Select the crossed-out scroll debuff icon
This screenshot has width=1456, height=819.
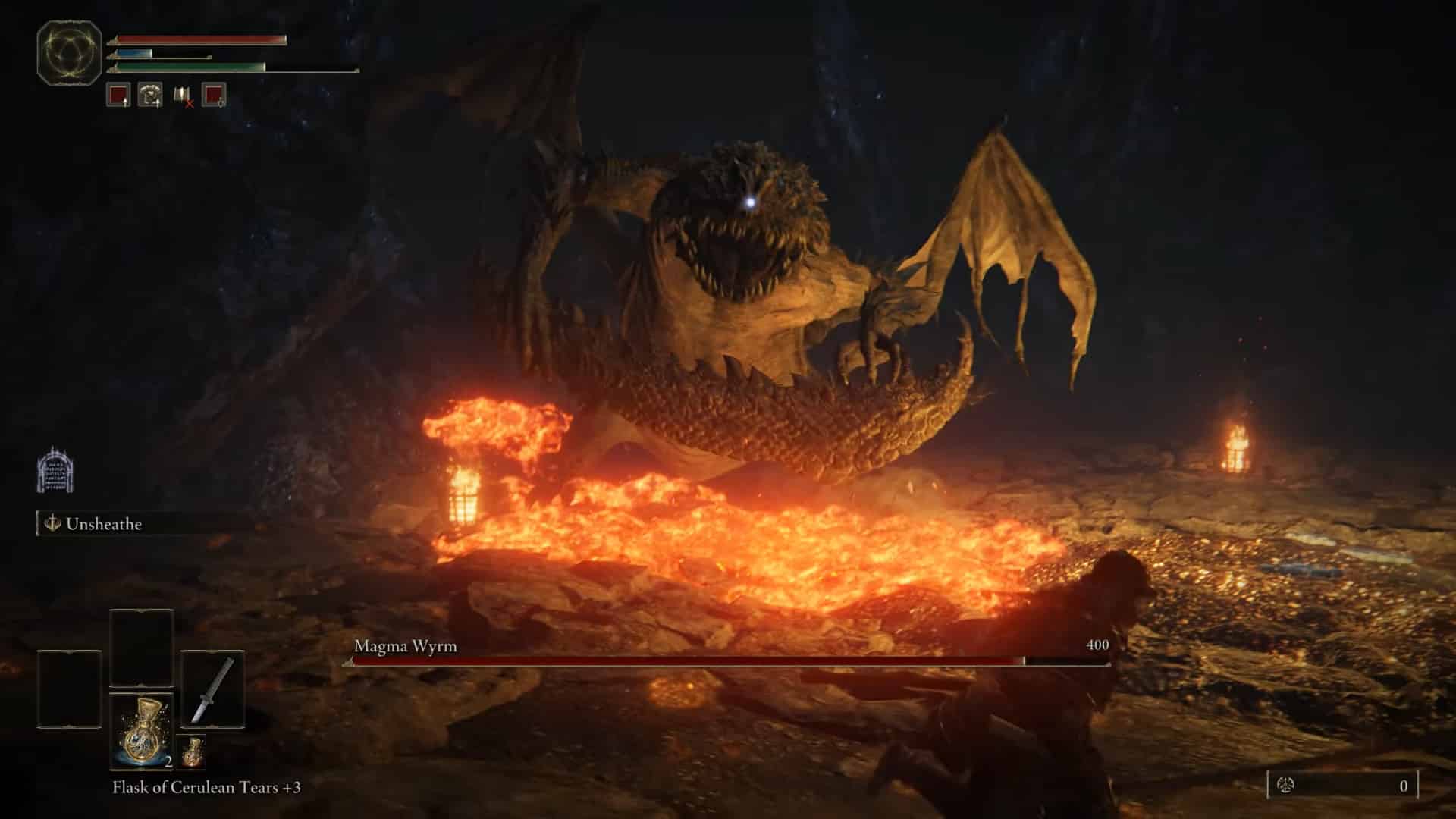pos(180,96)
